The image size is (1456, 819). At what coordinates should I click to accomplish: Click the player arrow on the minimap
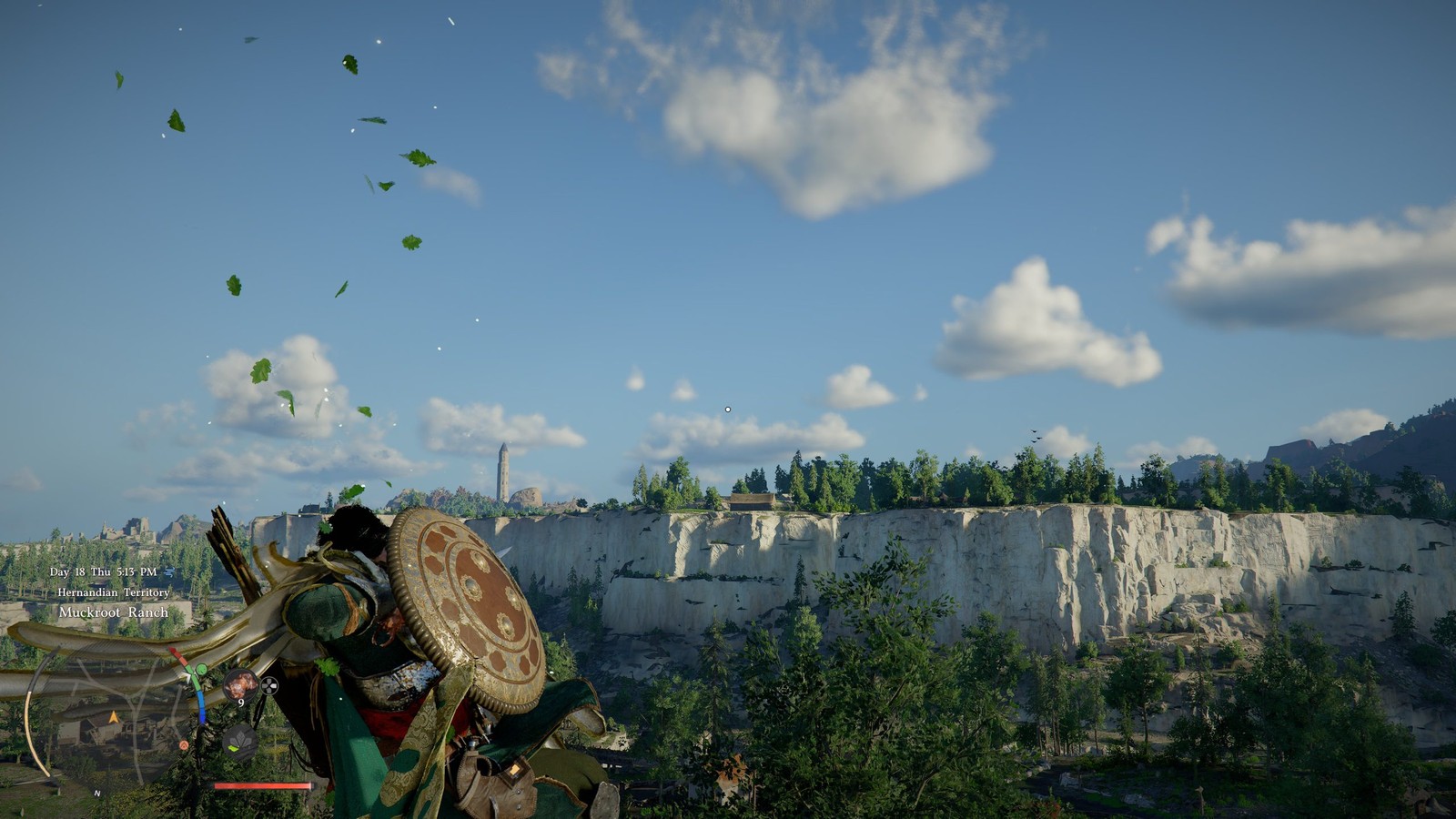113,717
